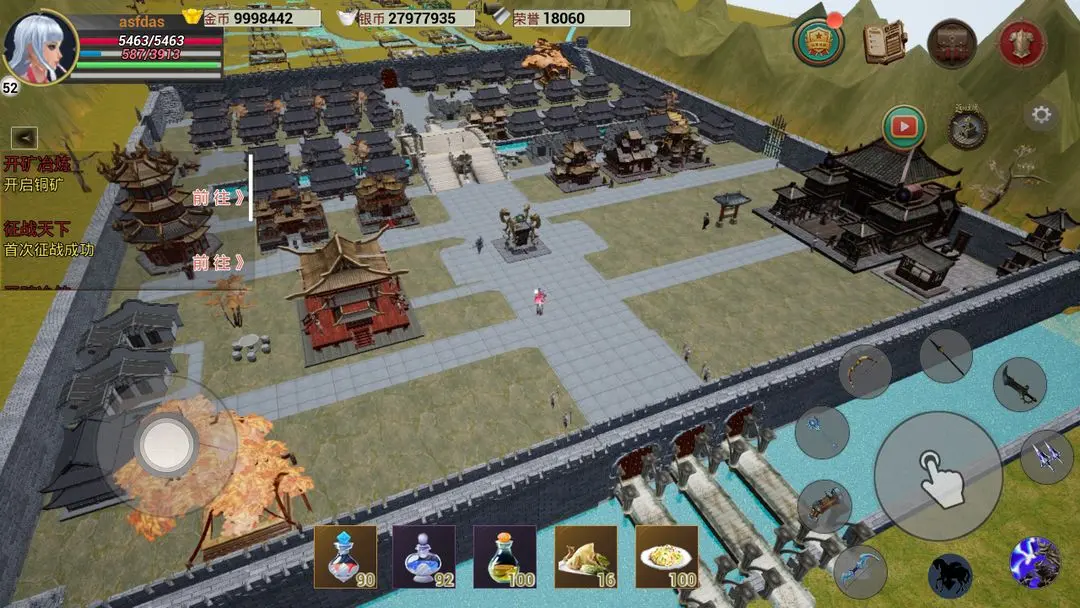The height and width of the screenshot is (608, 1080).
Task: Use the round blue flask potion
Action: tap(424, 557)
